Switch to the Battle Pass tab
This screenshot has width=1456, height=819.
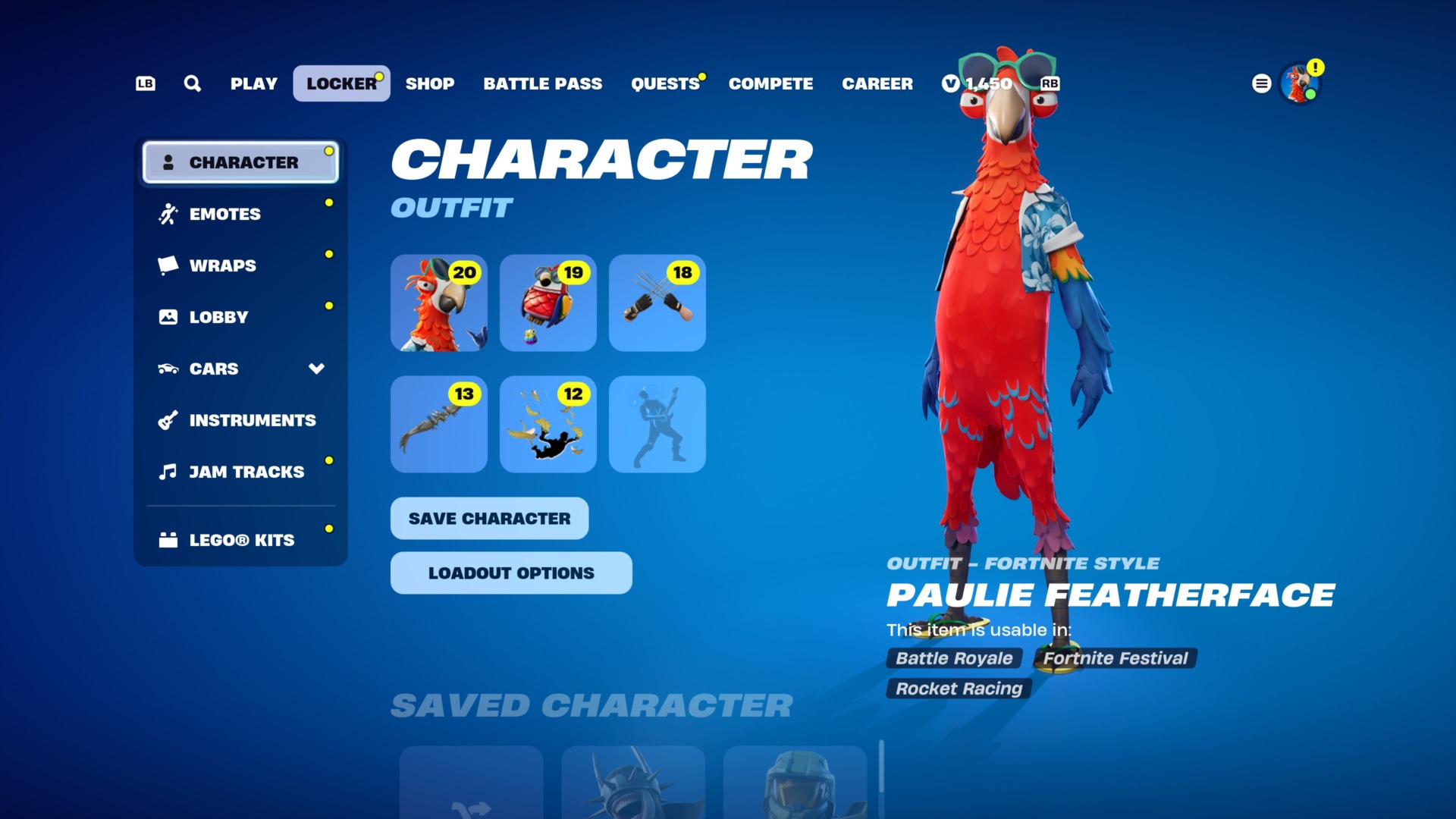(542, 83)
